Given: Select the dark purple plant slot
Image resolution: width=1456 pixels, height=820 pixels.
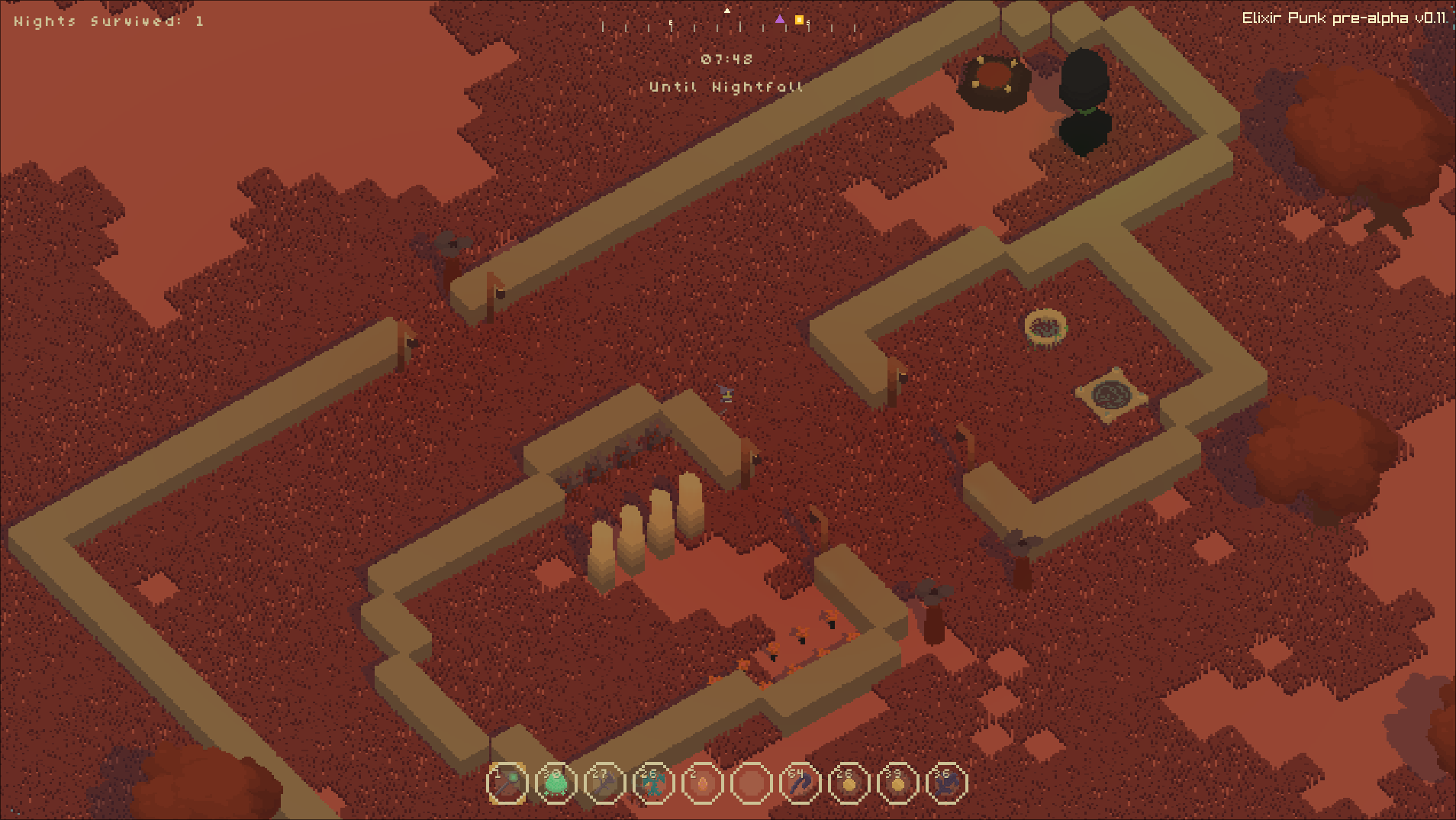Looking at the screenshot, I should tap(947, 783).
